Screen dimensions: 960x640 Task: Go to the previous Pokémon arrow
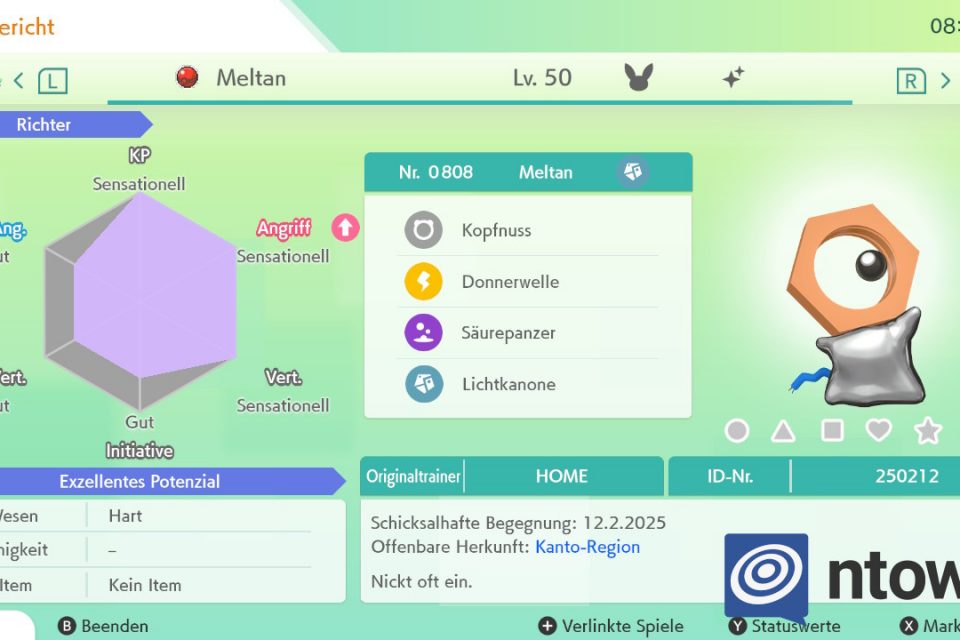18,80
